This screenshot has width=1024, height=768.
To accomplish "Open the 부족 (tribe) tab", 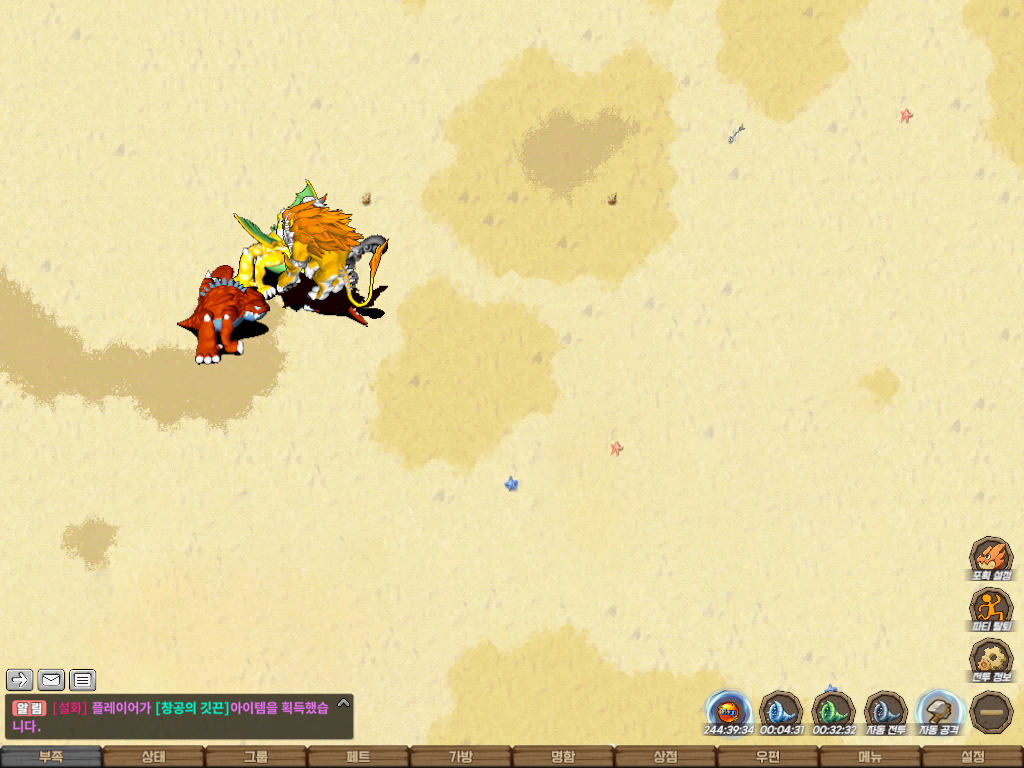I will (x=51, y=757).
